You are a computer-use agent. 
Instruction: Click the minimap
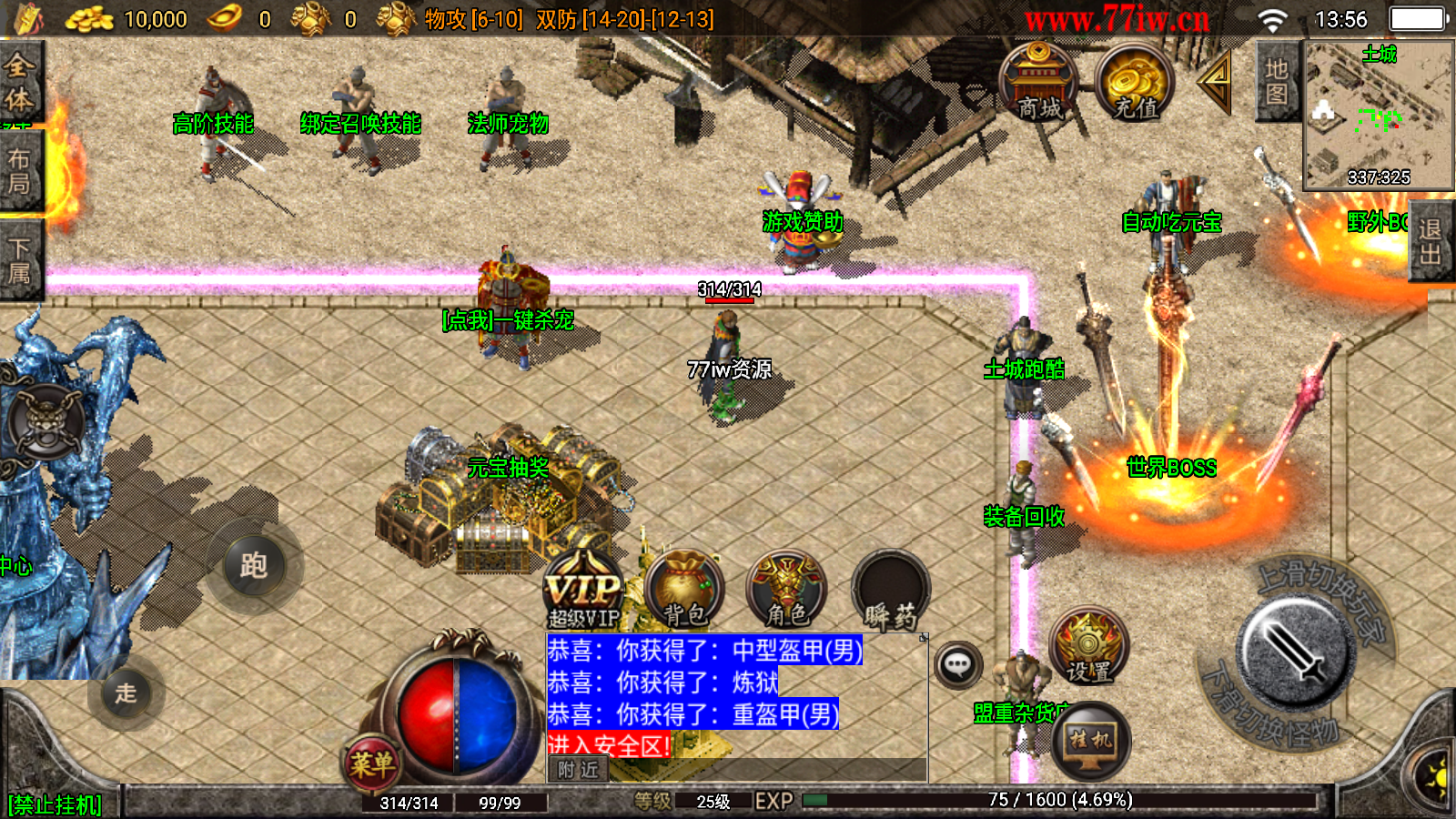point(1378,116)
